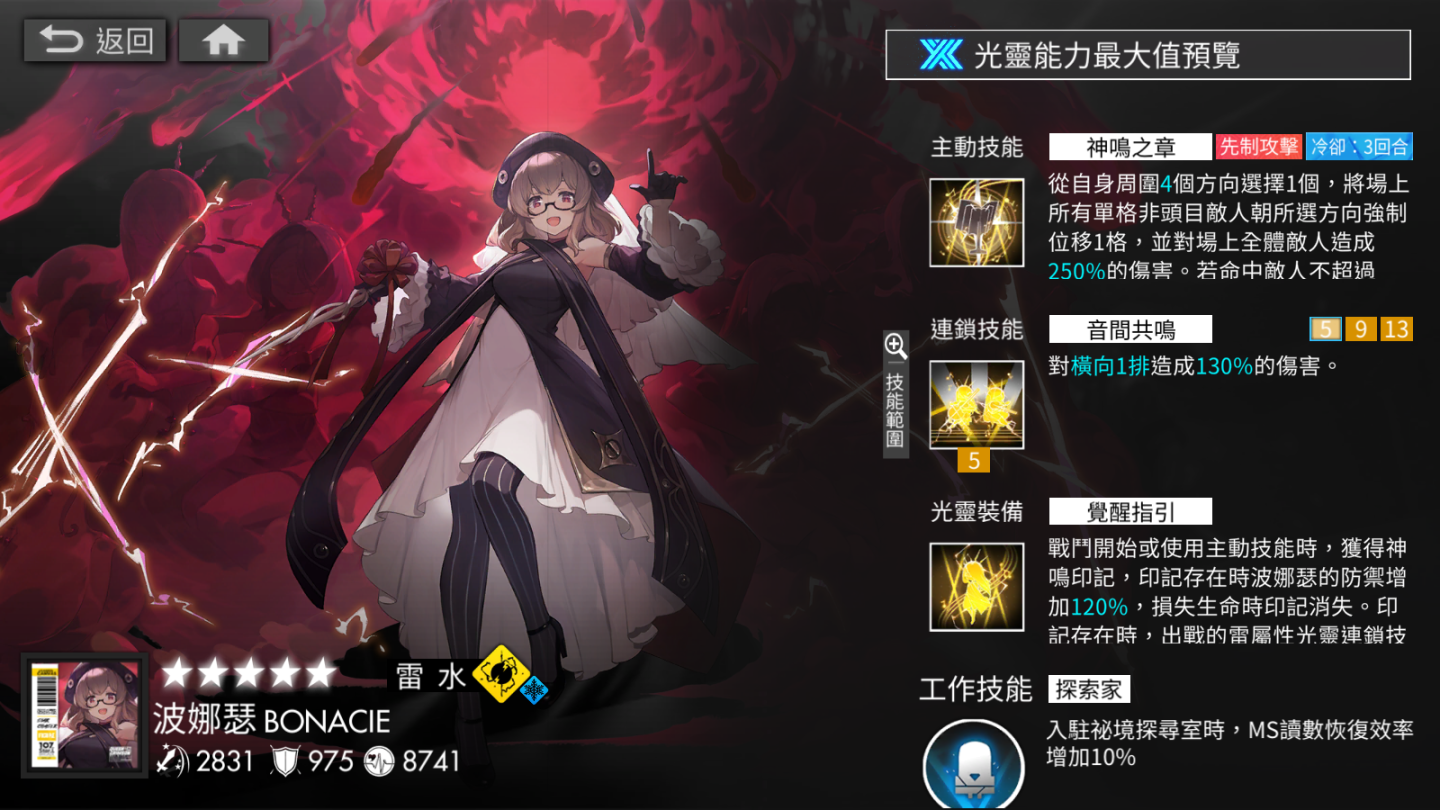Click the 探索家 label tab
Screen dimensions: 1440x810
pos(1089,688)
